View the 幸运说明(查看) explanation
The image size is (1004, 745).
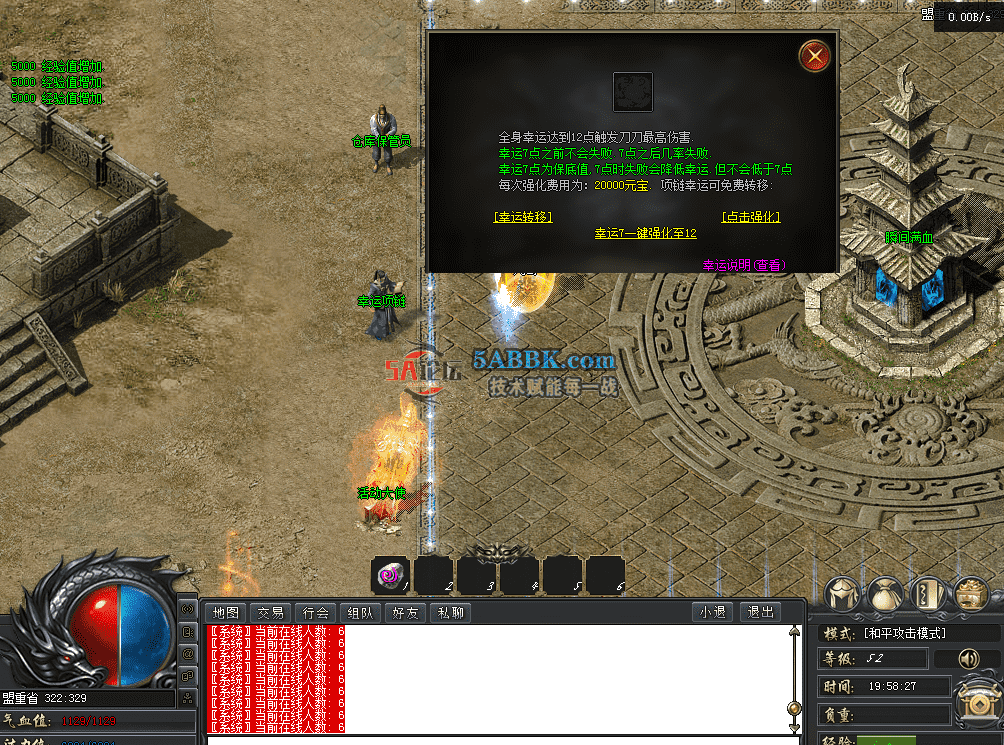(744, 265)
